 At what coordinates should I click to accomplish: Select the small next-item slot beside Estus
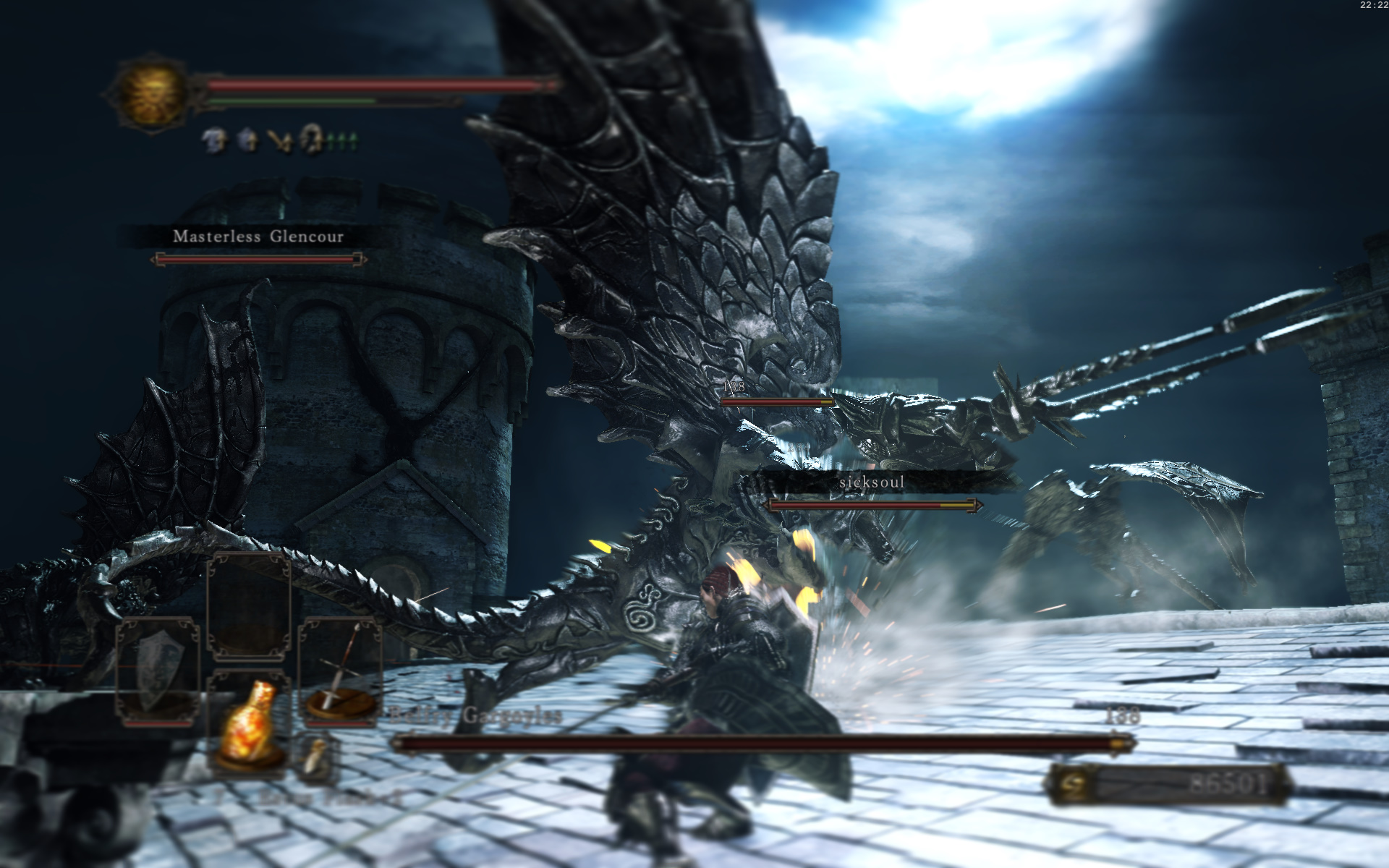[316, 757]
